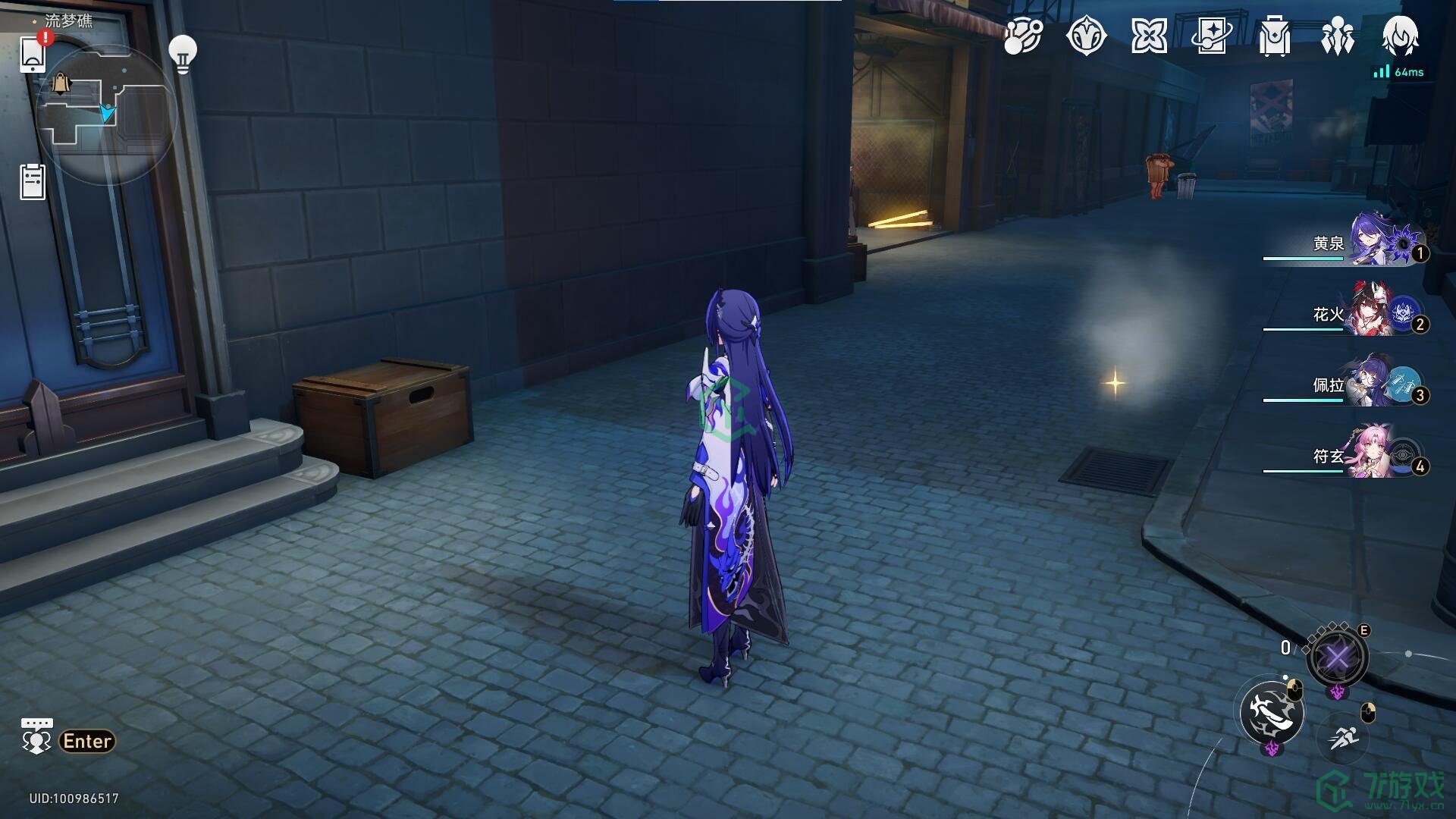Click the lightbulb hint icon

(182, 53)
